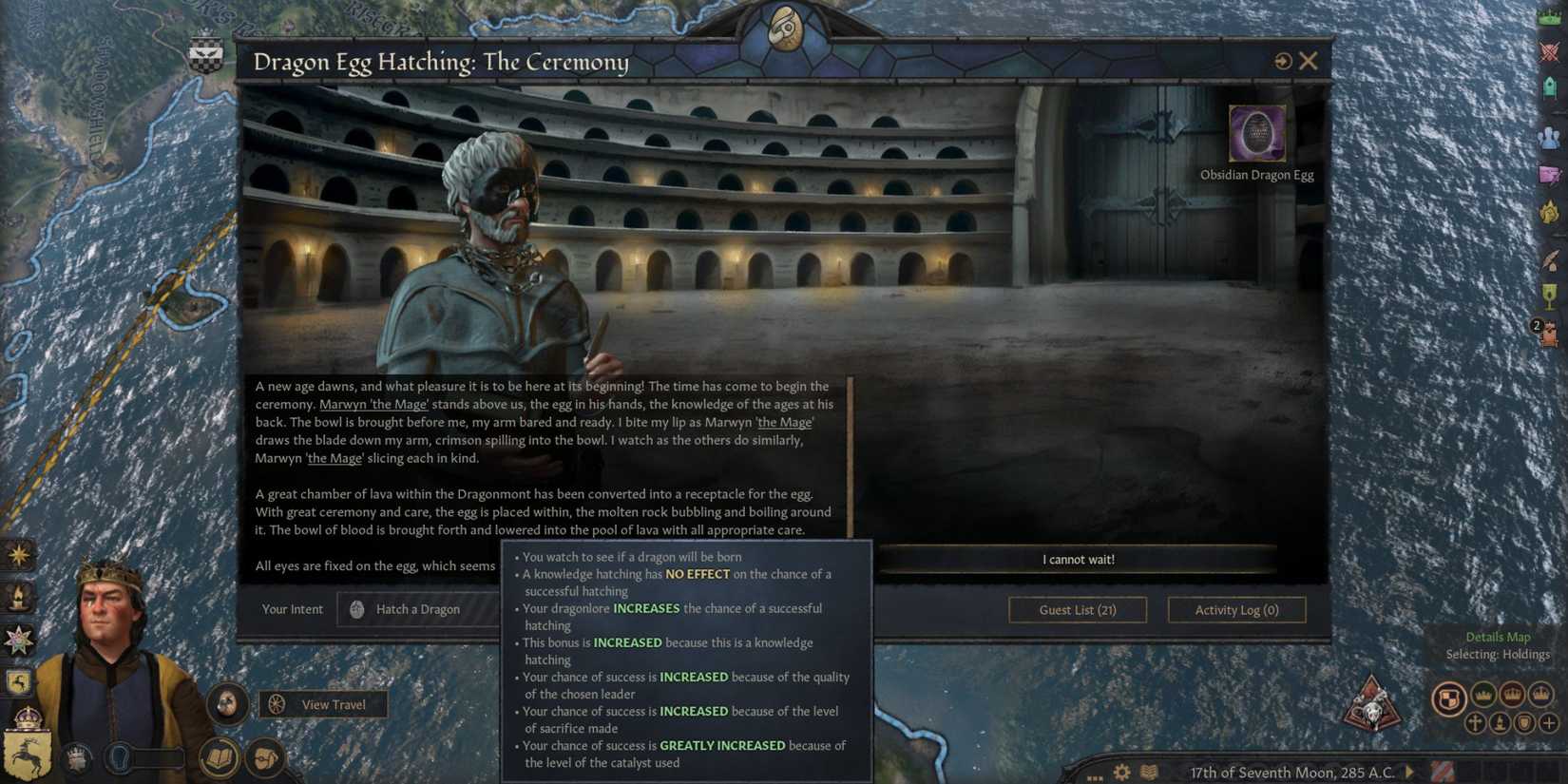
Task: Open the Council panel icon
Action: (1549, 138)
